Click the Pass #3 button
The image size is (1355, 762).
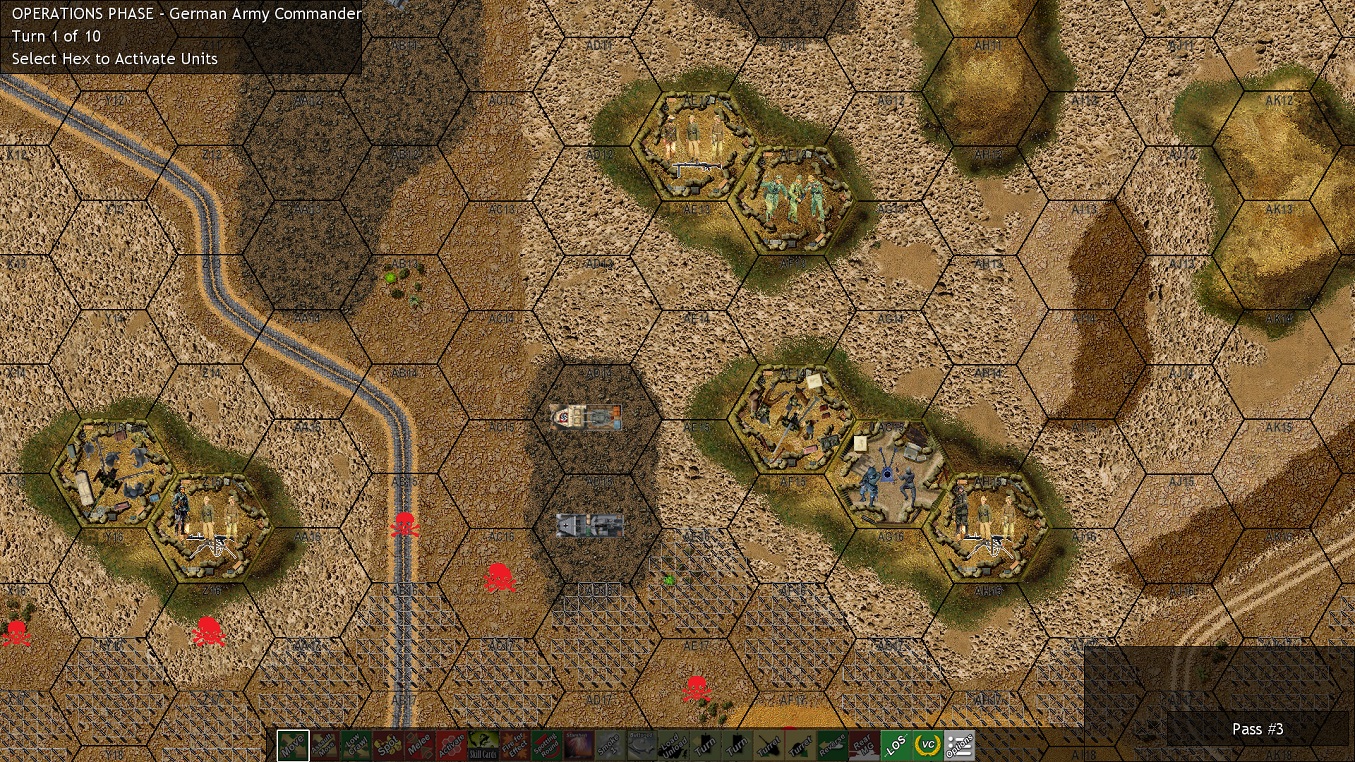(1257, 729)
